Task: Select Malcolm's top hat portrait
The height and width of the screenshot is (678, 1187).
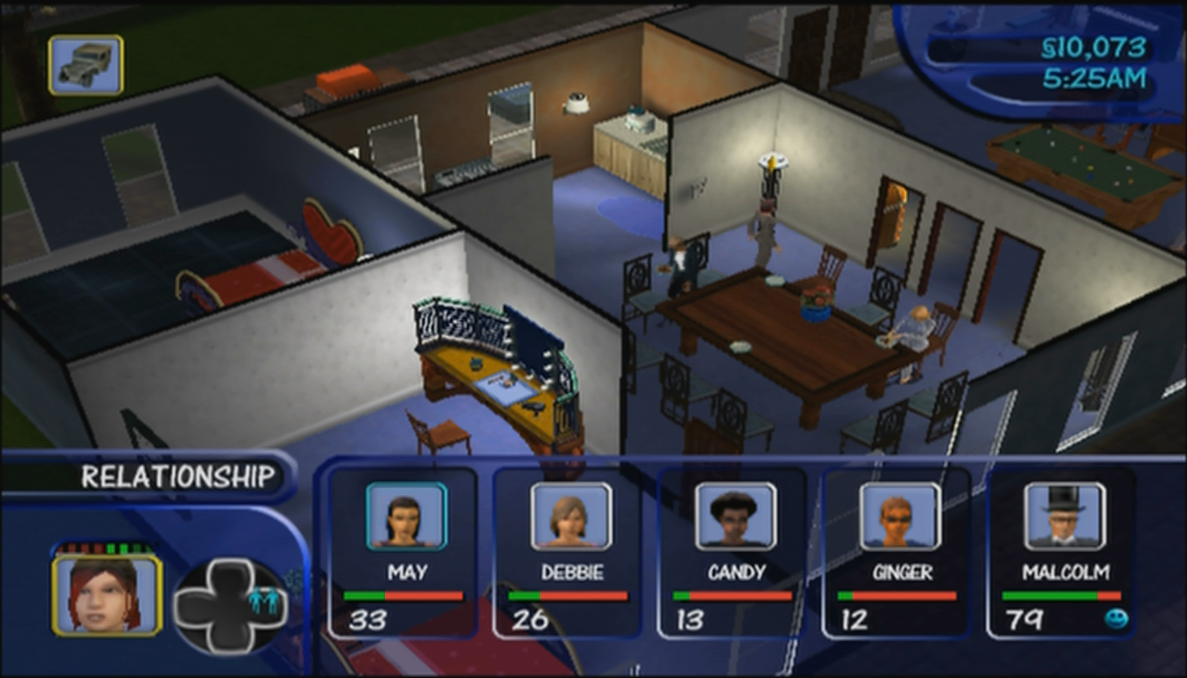Action: (x=1063, y=516)
